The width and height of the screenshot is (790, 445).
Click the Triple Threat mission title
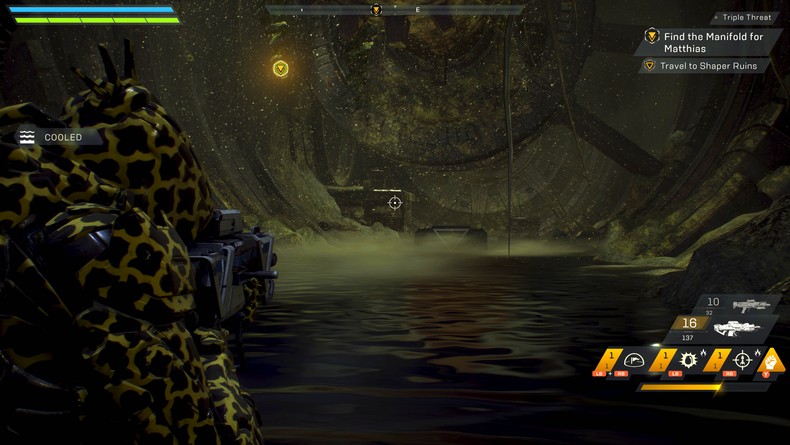click(745, 18)
